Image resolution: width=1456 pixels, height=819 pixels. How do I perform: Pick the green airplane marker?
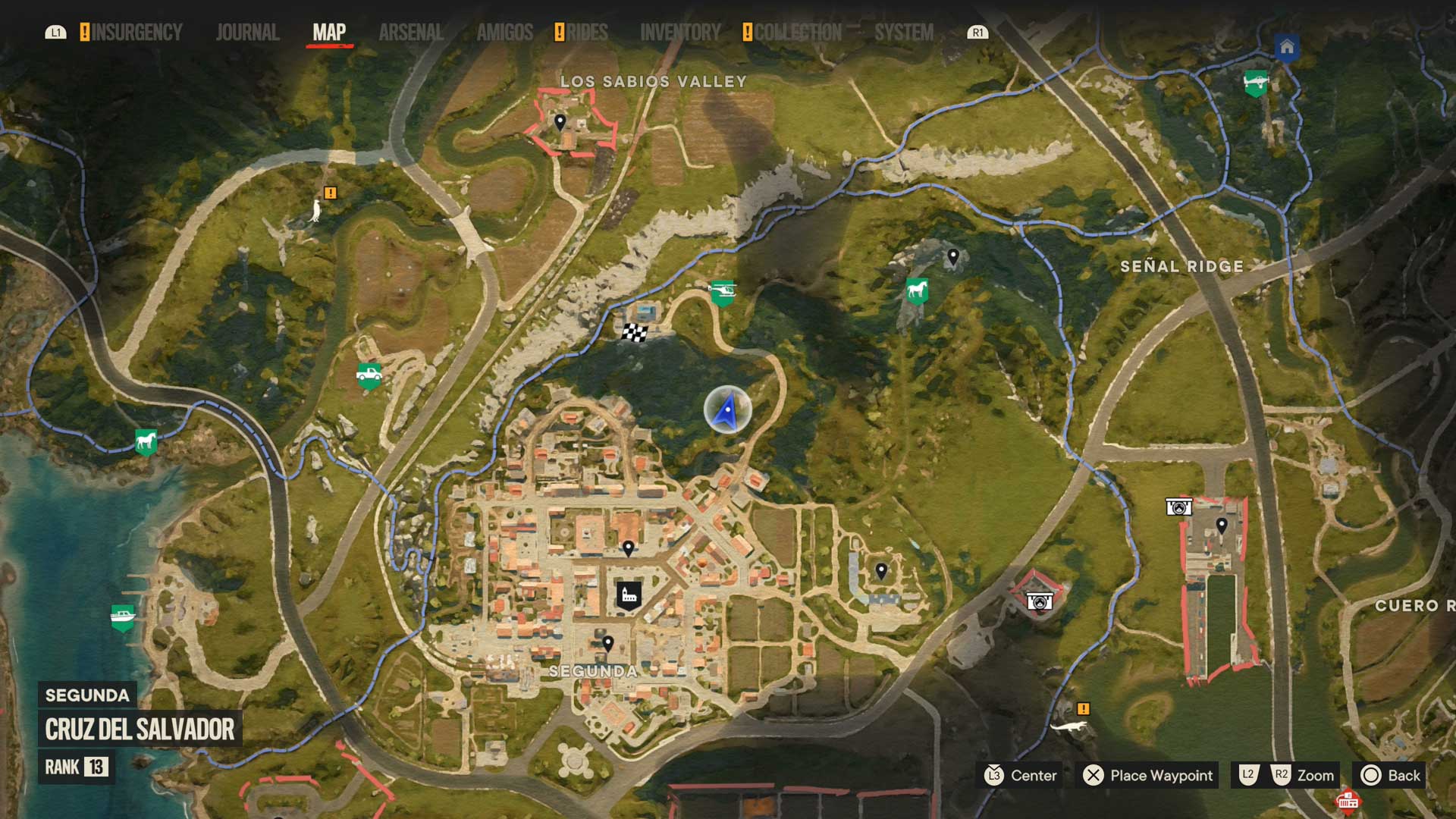(1256, 81)
